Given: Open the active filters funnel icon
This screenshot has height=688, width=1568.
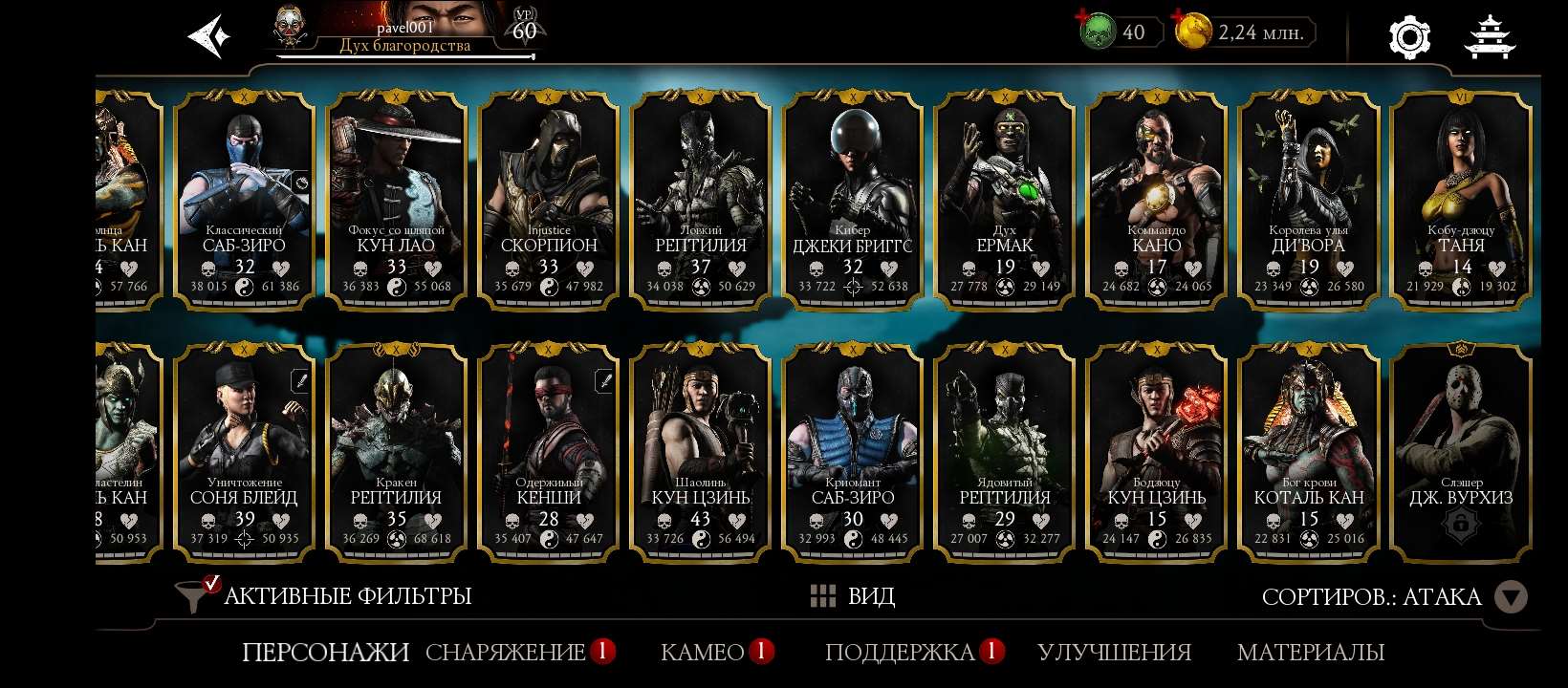Looking at the screenshot, I should pyautogui.click(x=193, y=595).
